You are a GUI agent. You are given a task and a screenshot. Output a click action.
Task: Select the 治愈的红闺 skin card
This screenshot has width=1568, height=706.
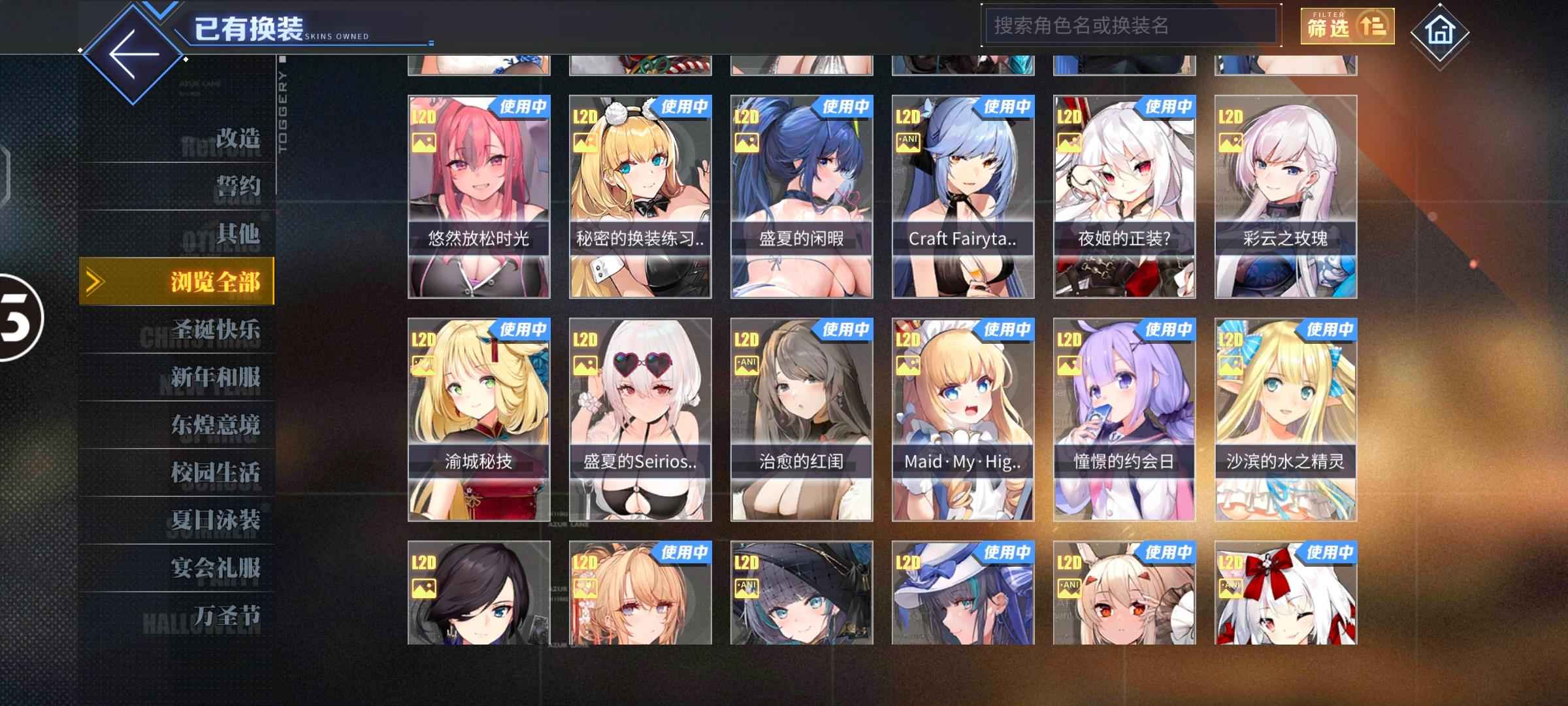[802, 420]
